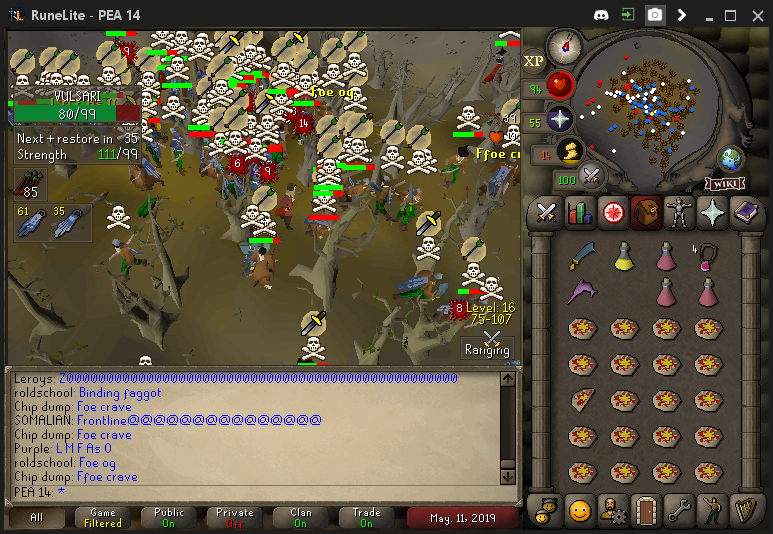
Task: Open the Prayer tab
Action: 713,213
